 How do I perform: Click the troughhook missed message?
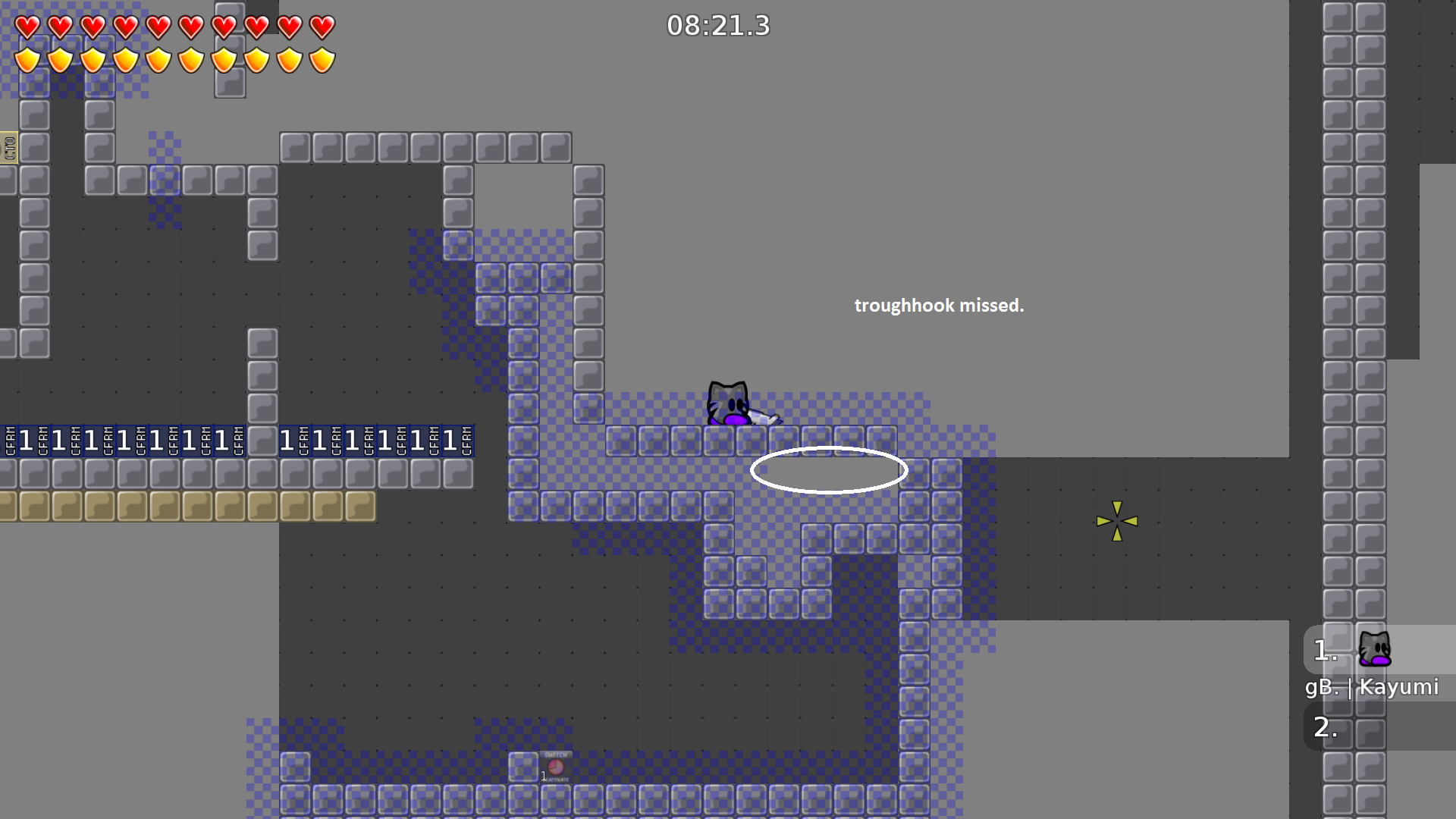(x=940, y=306)
